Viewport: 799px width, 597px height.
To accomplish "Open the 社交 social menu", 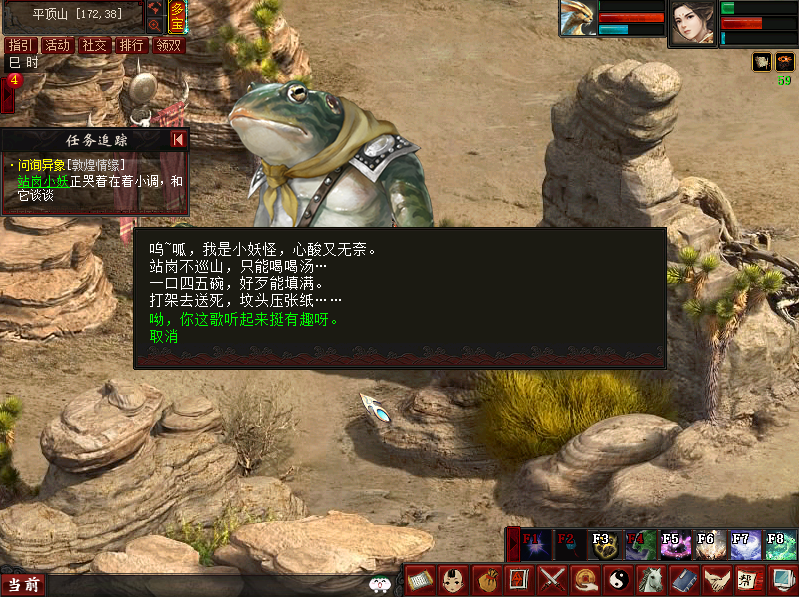I will click(94, 45).
